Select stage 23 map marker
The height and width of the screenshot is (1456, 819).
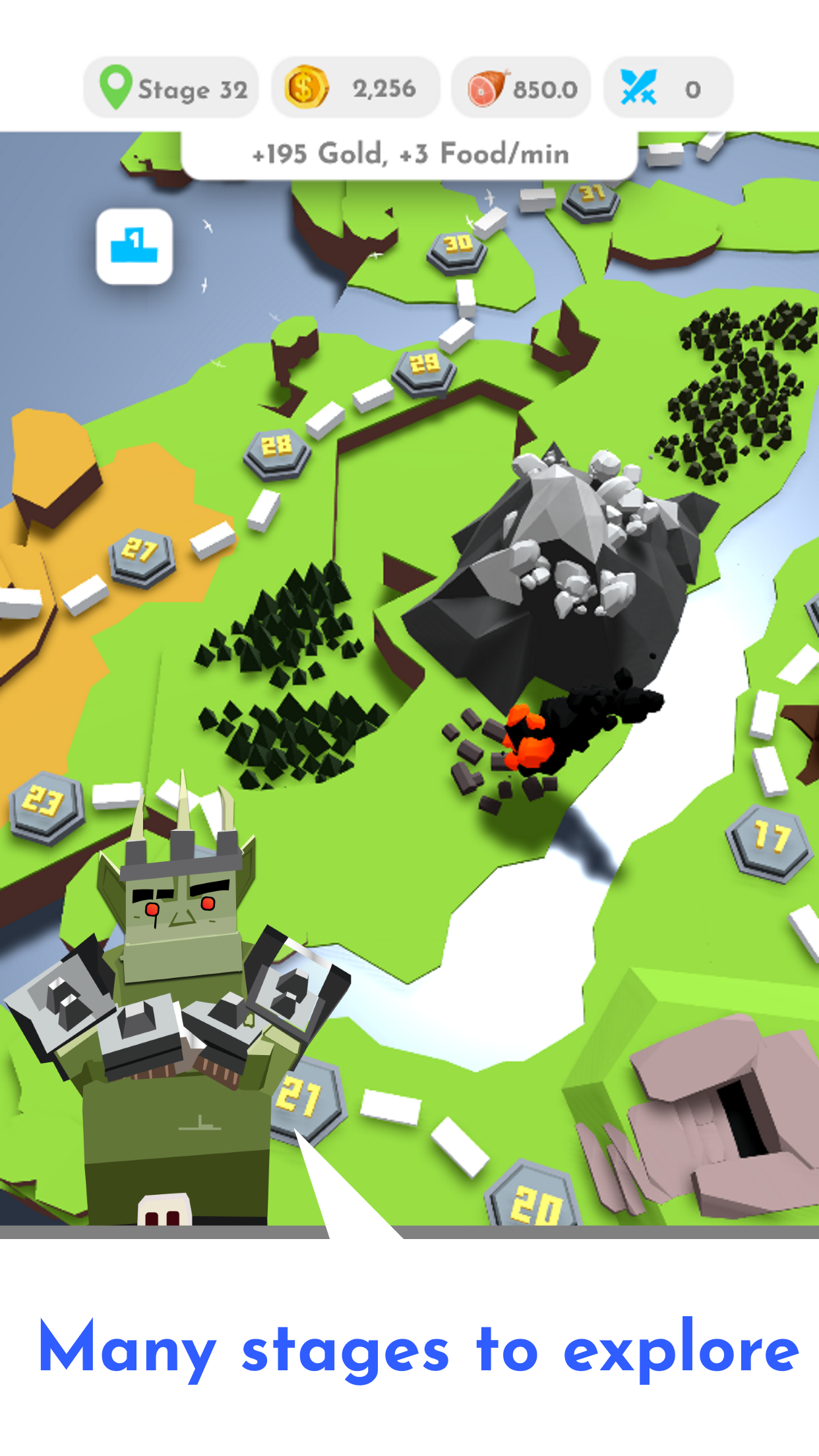pos(46,806)
